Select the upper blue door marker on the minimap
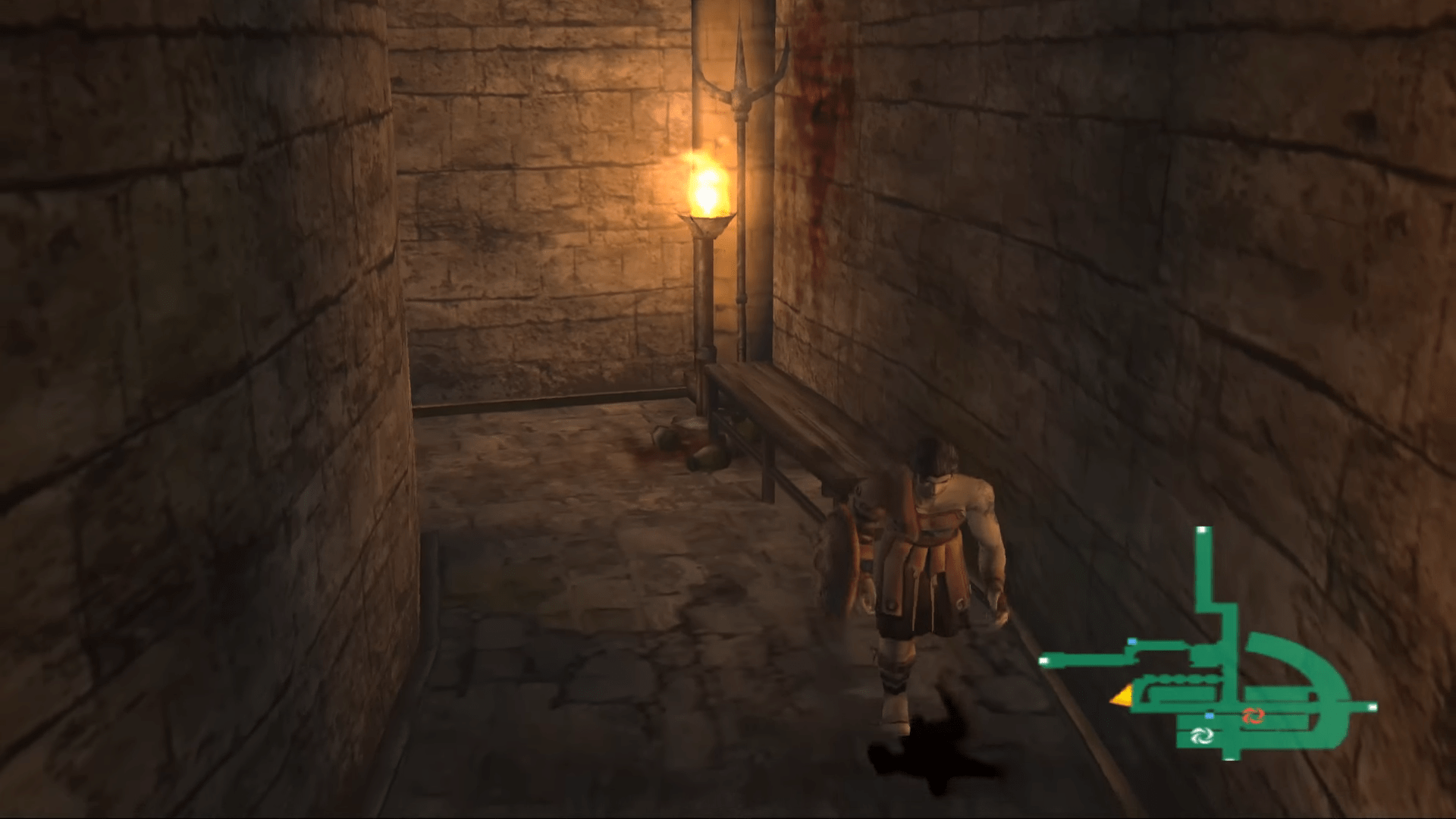This screenshot has height=819, width=1456. (x=1132, y=642)
